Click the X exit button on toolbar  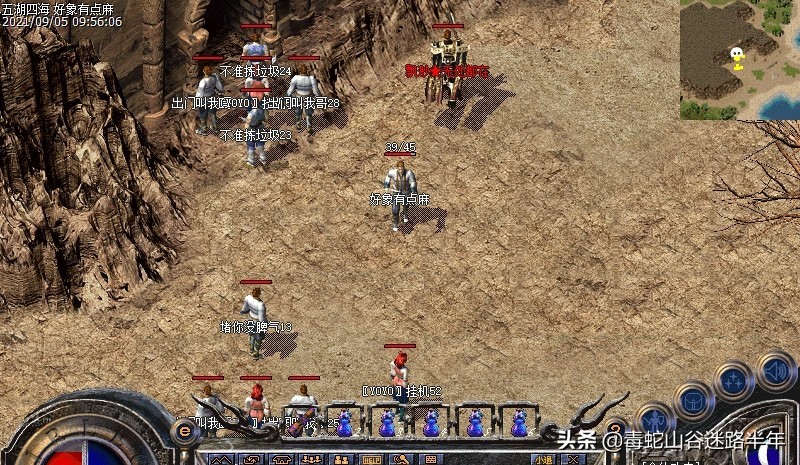click(571, 460)
